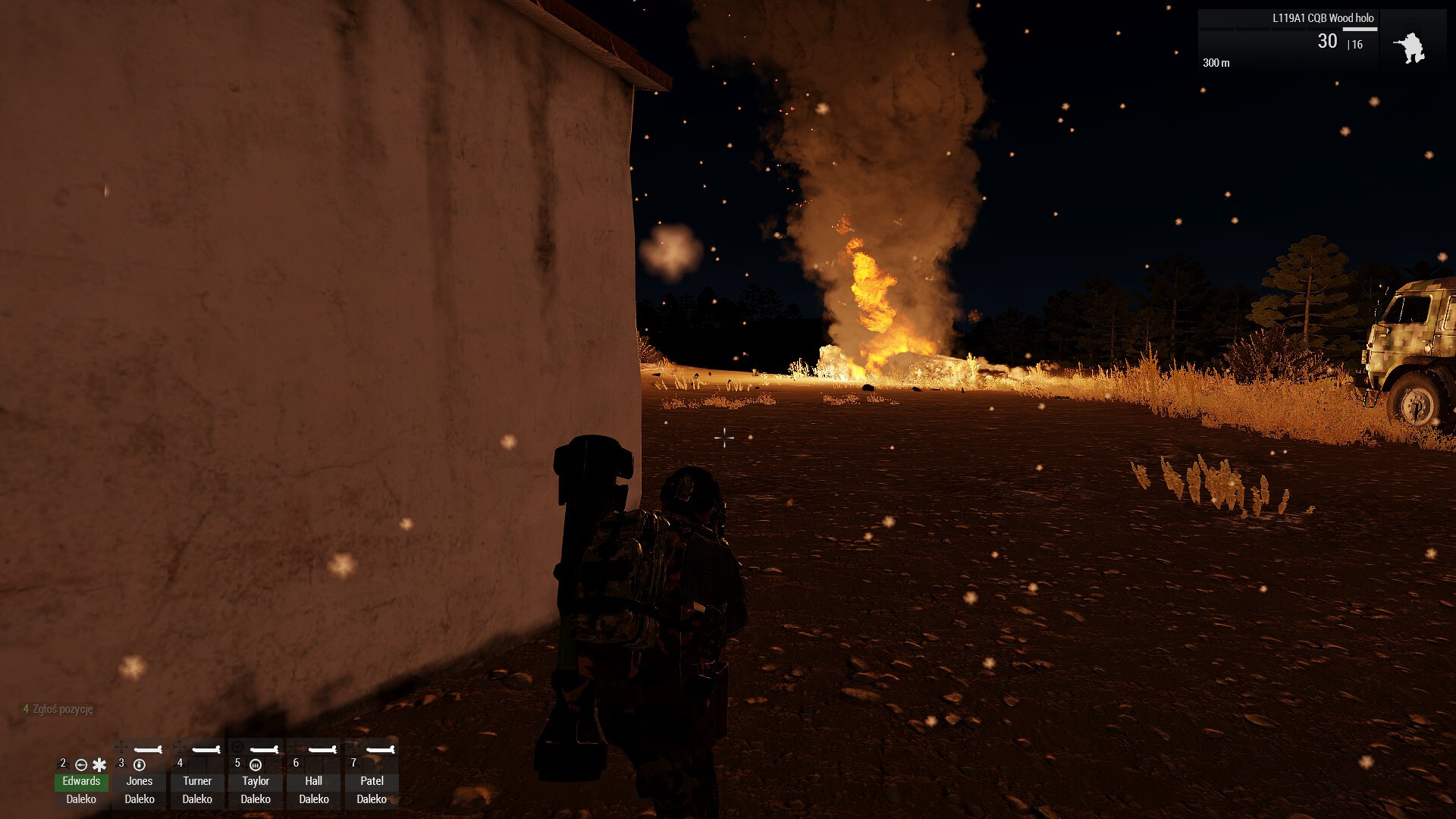Select squad member Edwards
The image size is (1456, 819).
click(81, 780)
